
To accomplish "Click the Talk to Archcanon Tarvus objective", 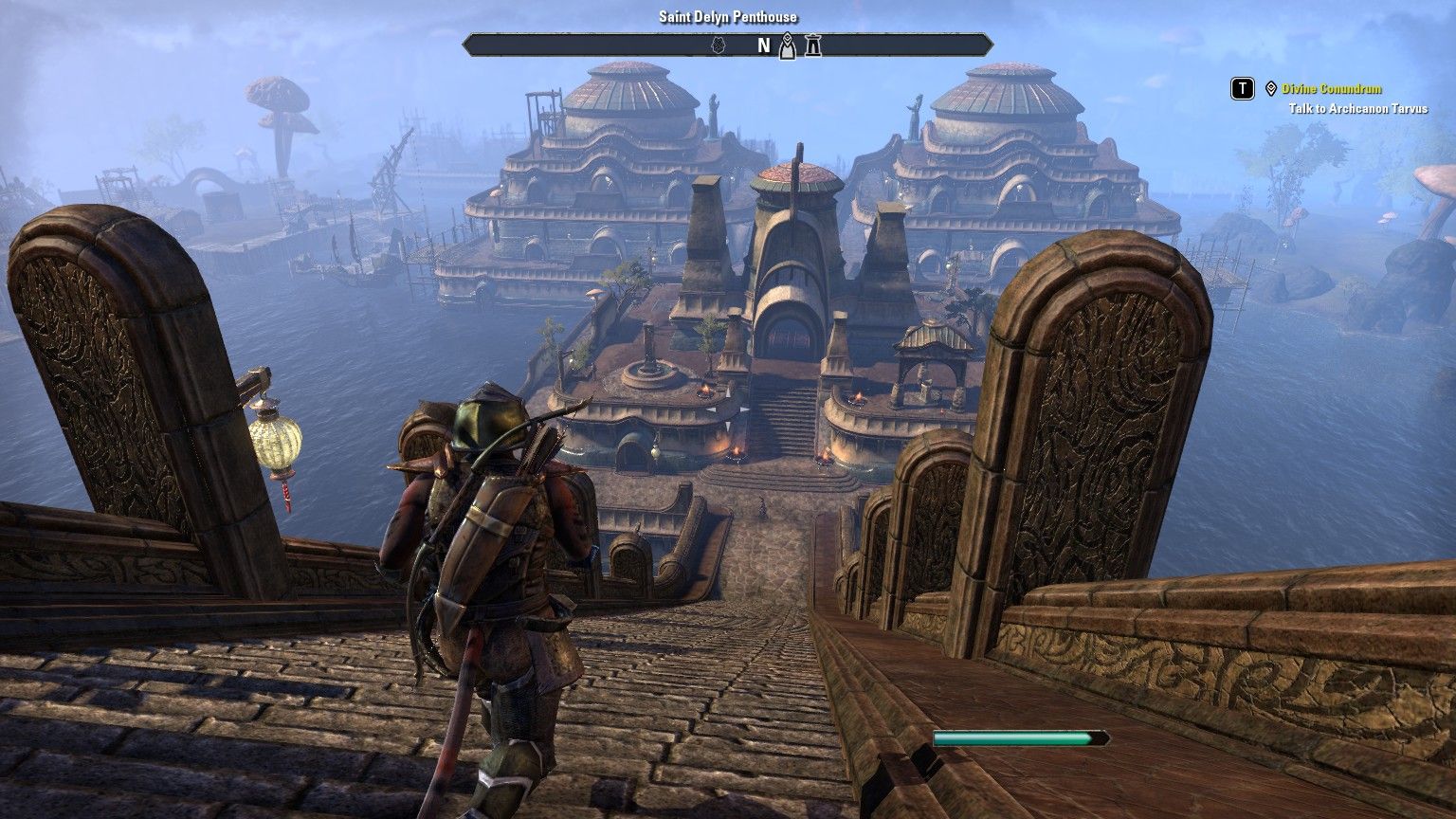I will [x=1357, y=109].
